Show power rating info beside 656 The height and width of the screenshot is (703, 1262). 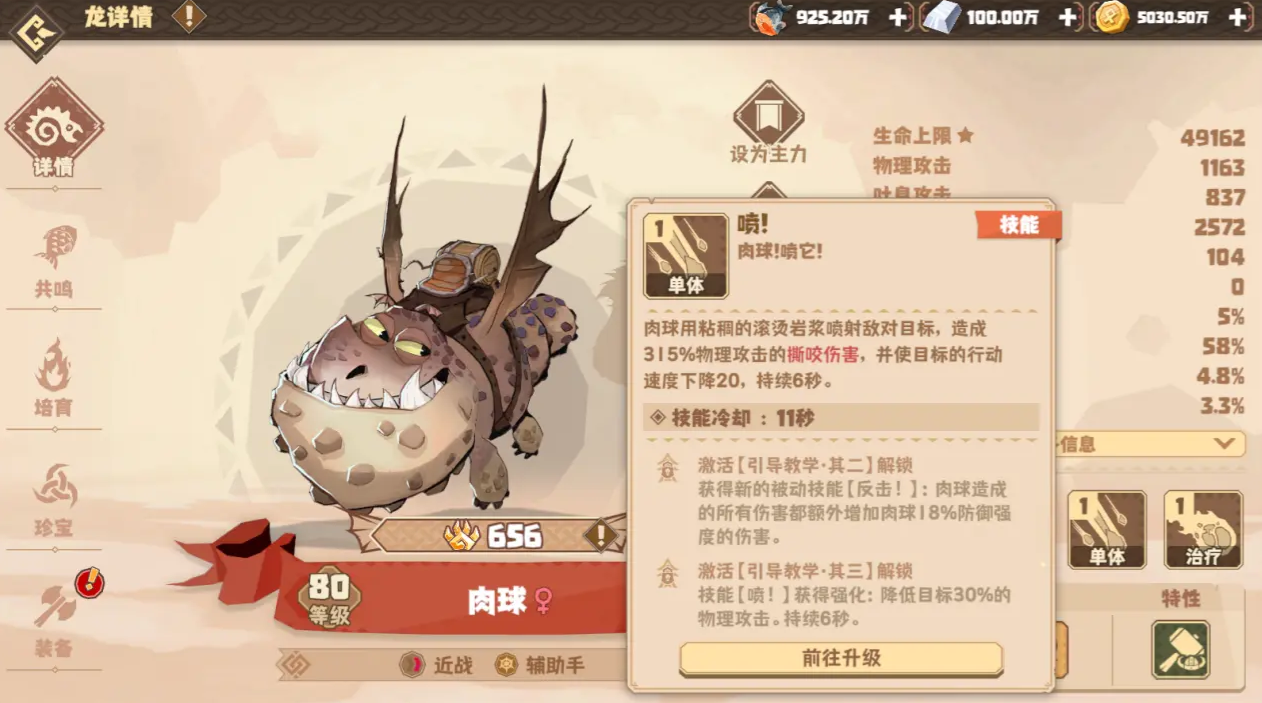pos(600,535)
